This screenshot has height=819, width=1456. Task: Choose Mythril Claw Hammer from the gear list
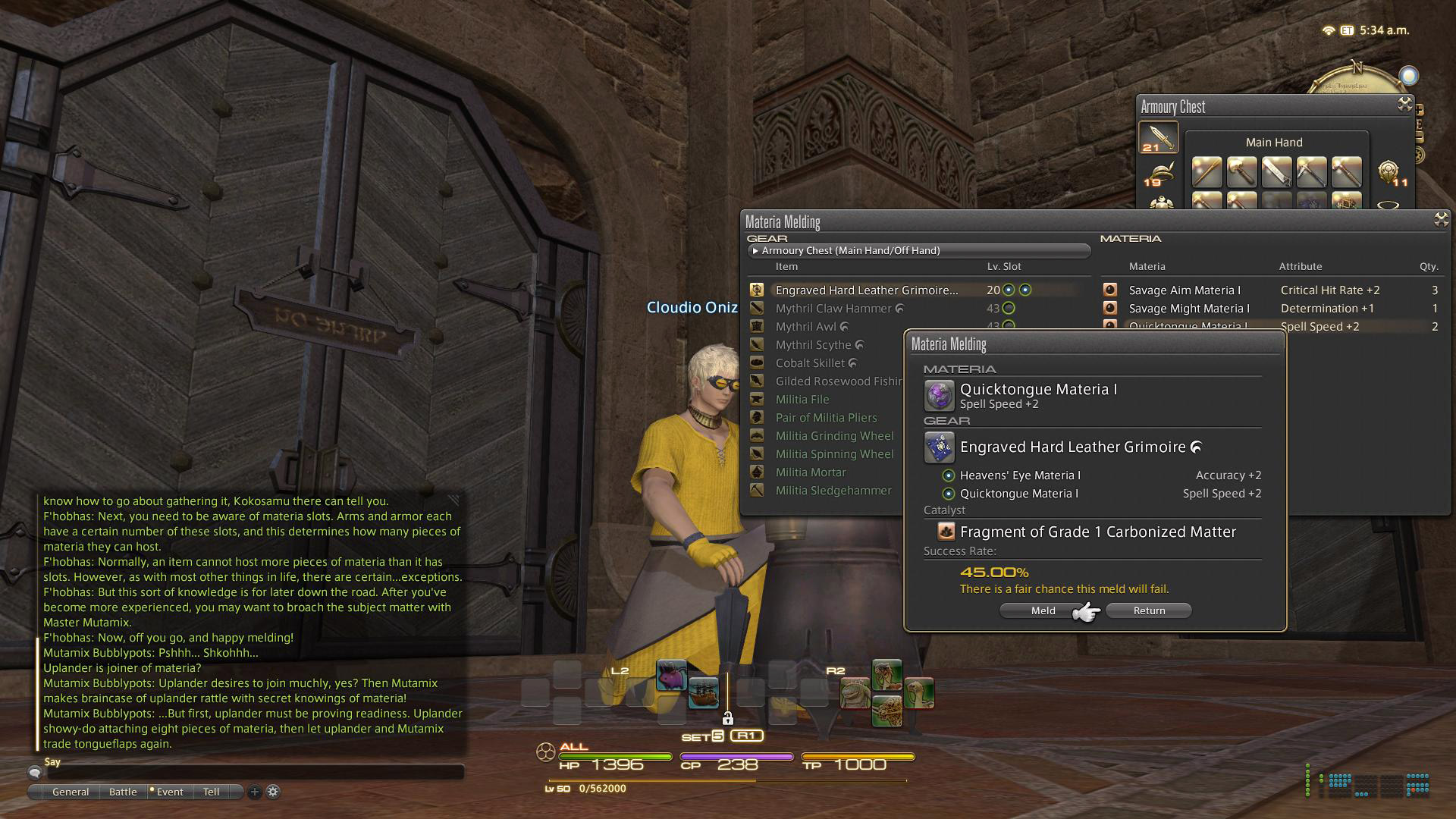833,309
